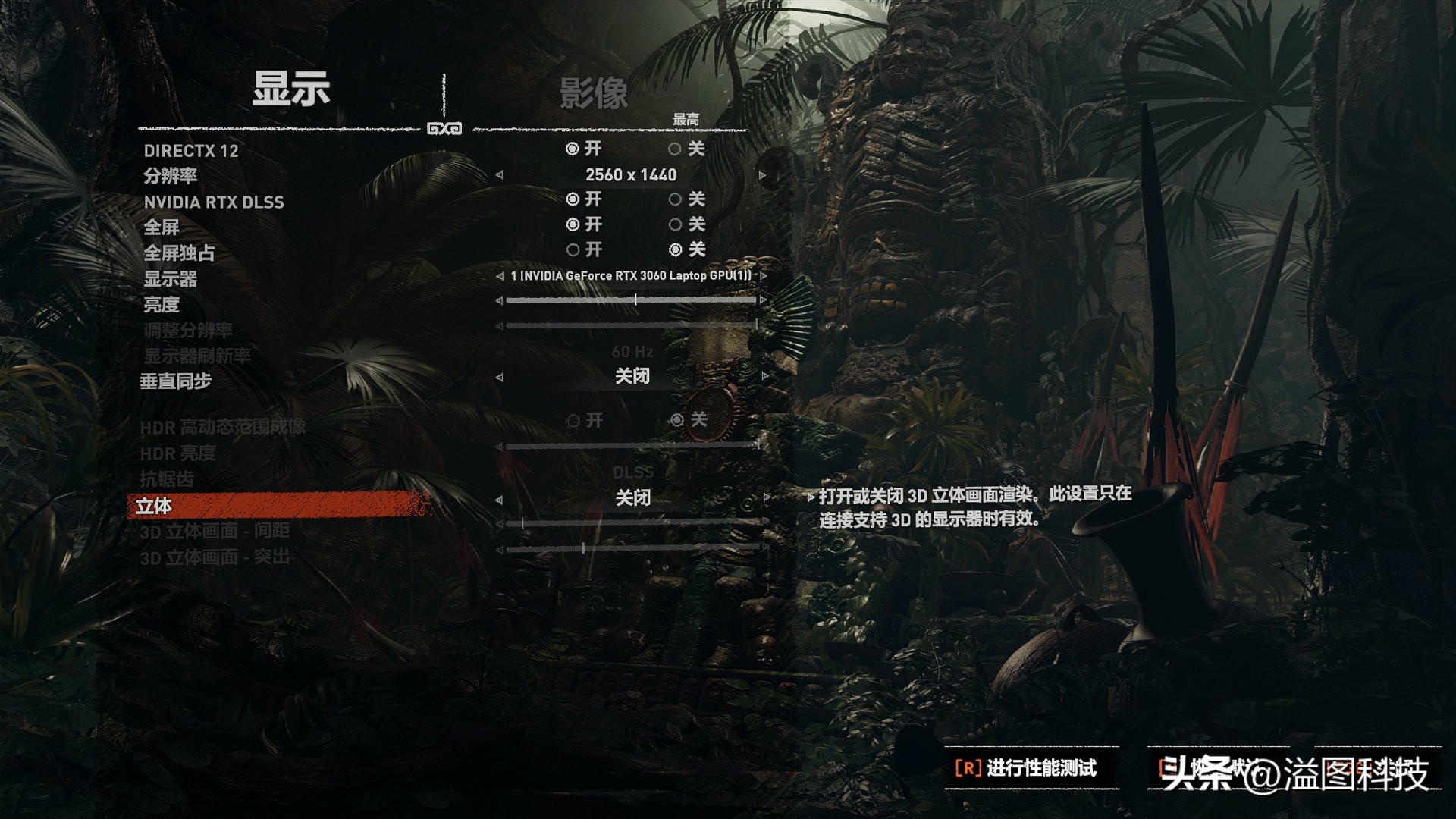Adjust the 亮度 brightness slider
This screenshot has height=819, width=1456.
coord(635,300)
